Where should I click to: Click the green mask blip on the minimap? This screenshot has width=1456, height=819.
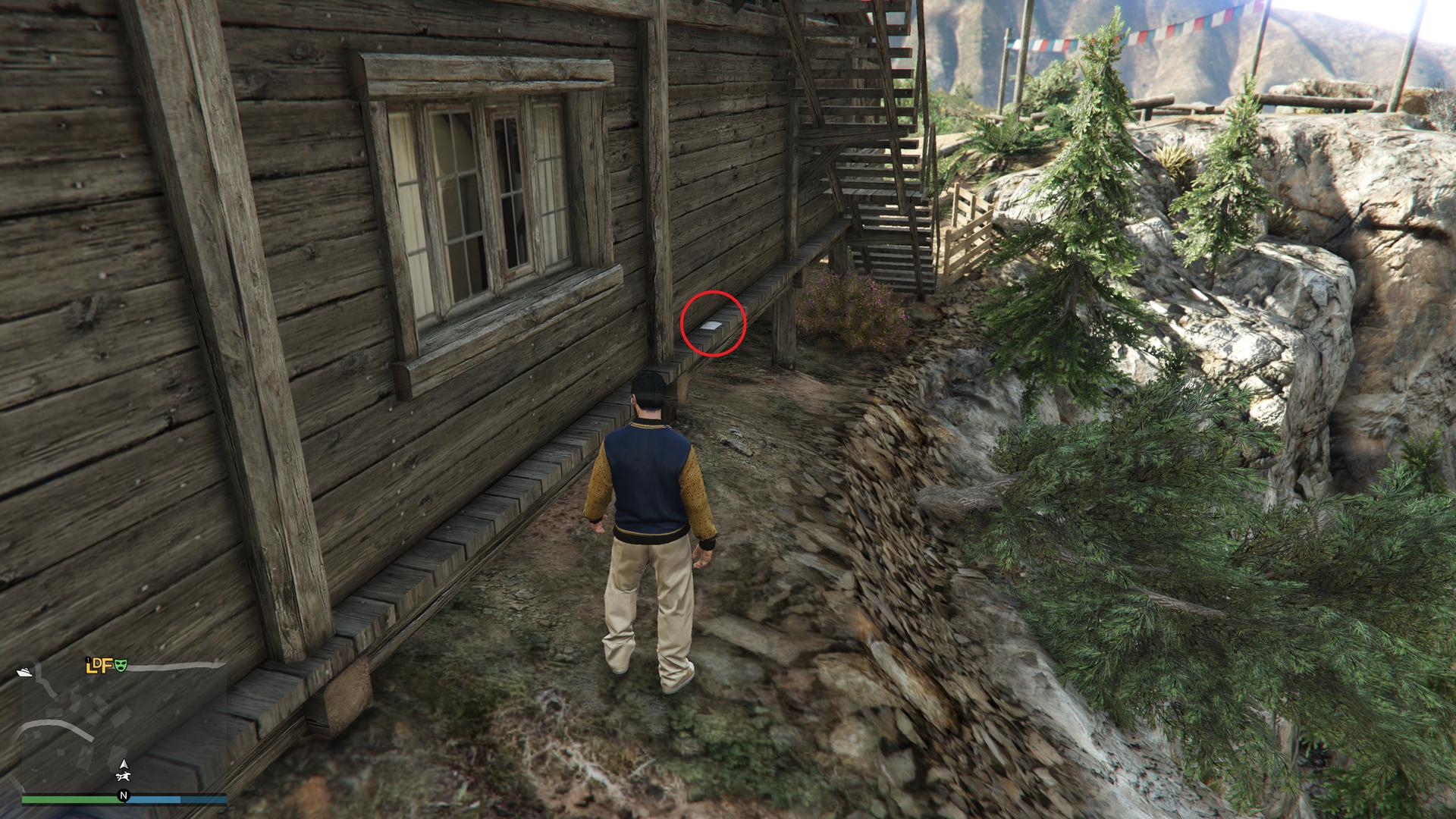click(121, 666)
